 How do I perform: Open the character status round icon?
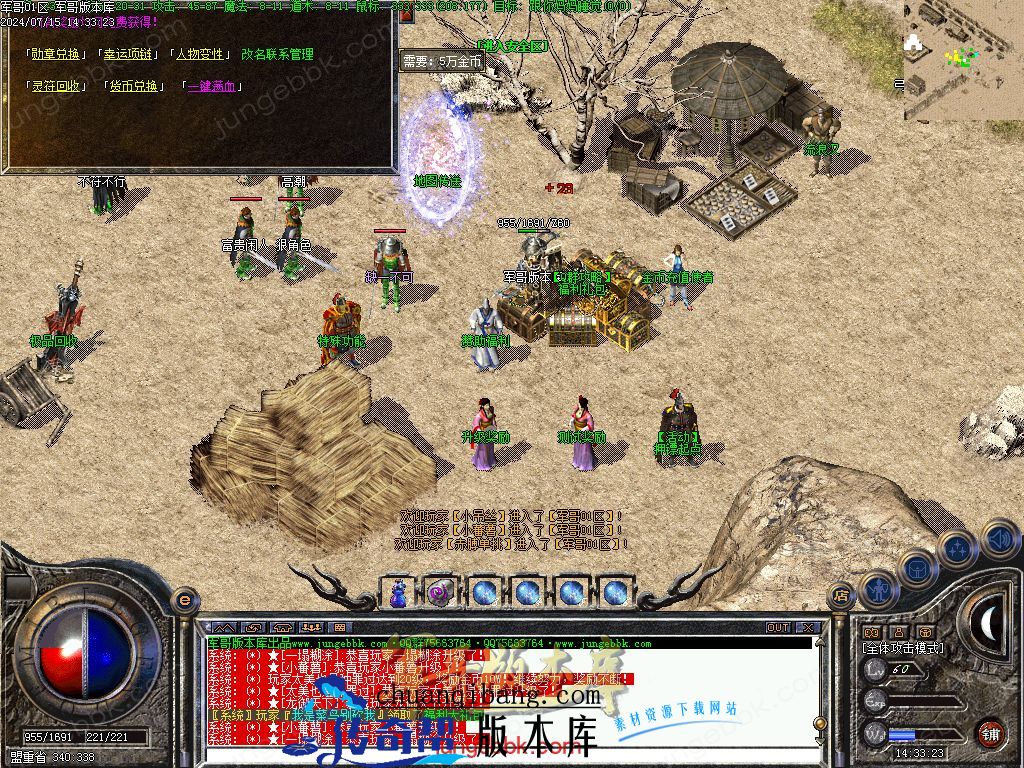[877, 590]
